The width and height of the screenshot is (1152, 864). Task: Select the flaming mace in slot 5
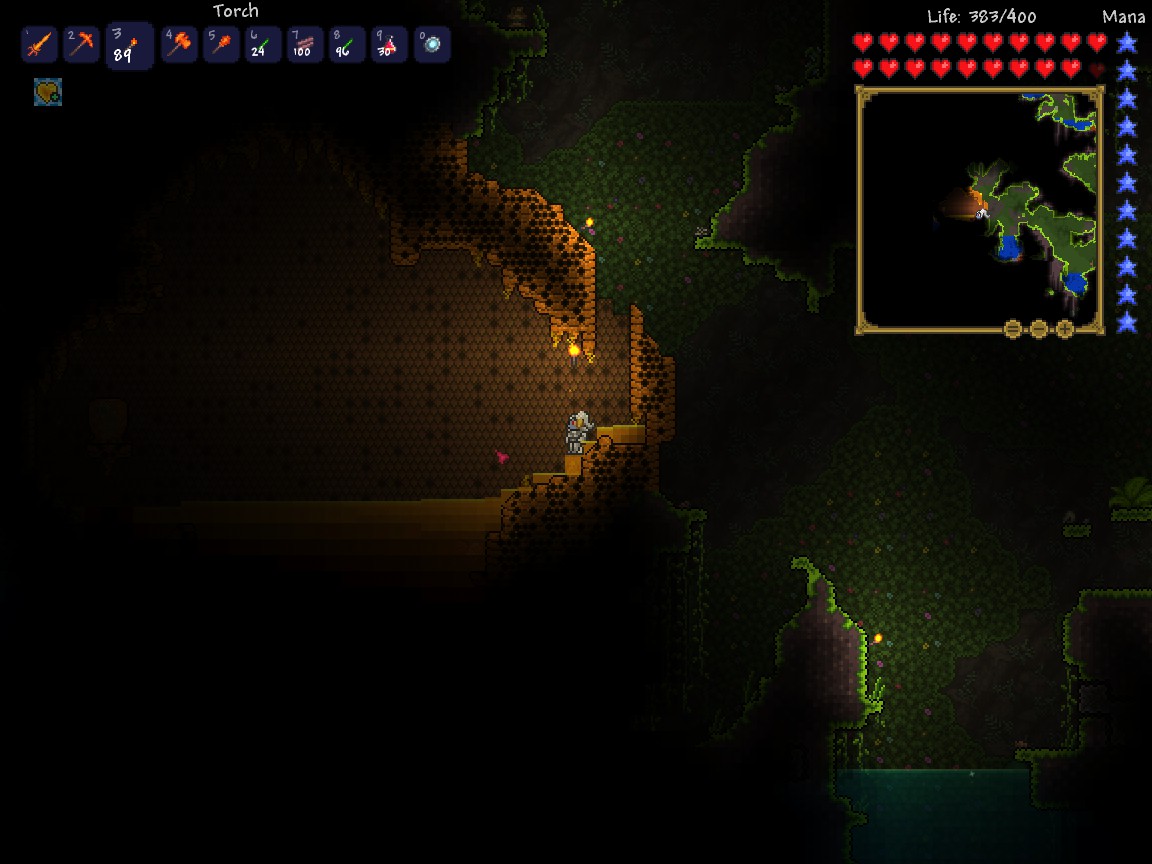coord(221,45)
